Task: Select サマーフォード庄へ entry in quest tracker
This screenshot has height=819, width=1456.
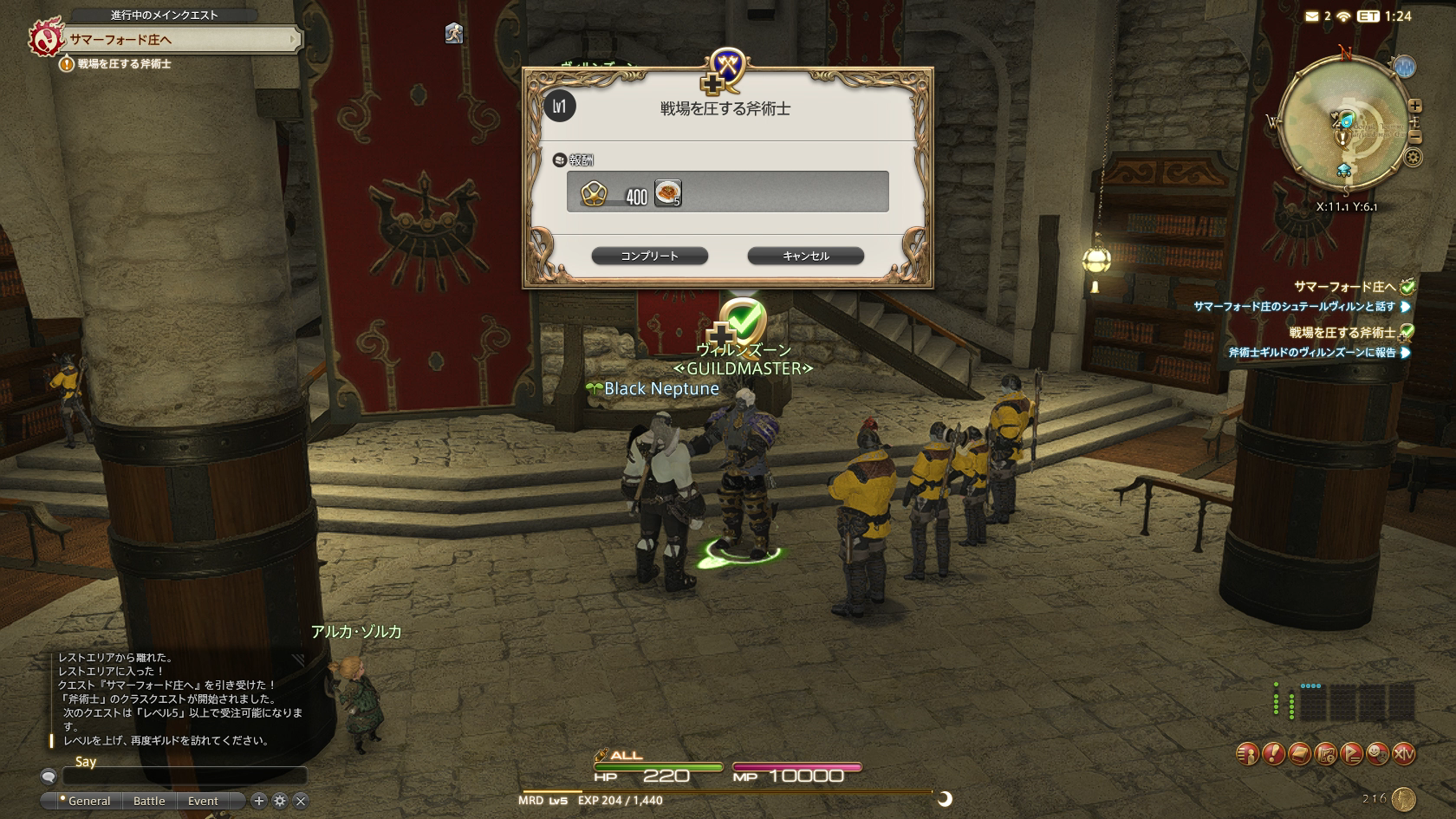Action: click(x=1344, y=287)
